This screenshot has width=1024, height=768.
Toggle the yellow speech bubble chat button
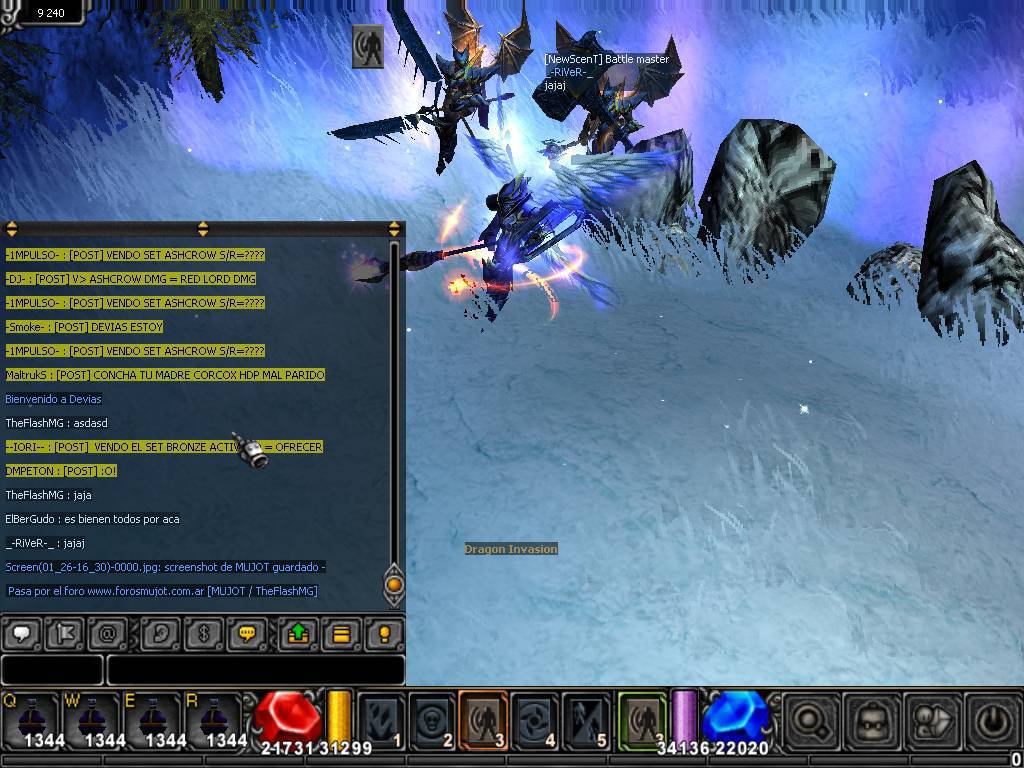point(247,633)
